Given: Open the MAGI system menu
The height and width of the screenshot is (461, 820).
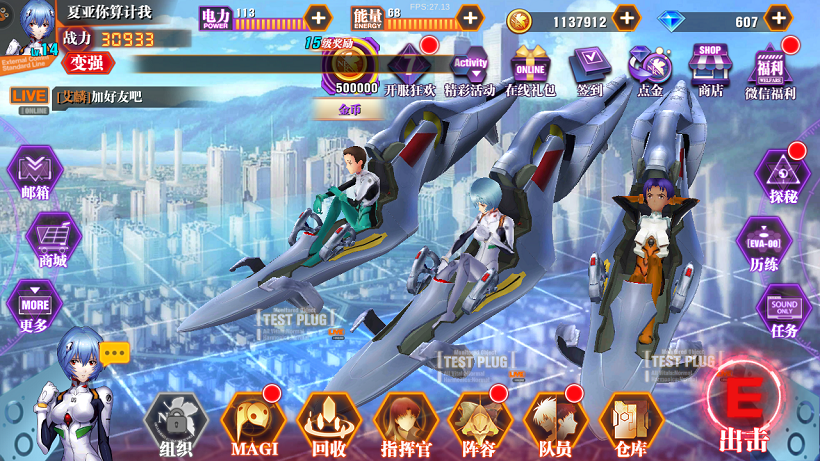Looking at the screenshot, I should point(254,421).
